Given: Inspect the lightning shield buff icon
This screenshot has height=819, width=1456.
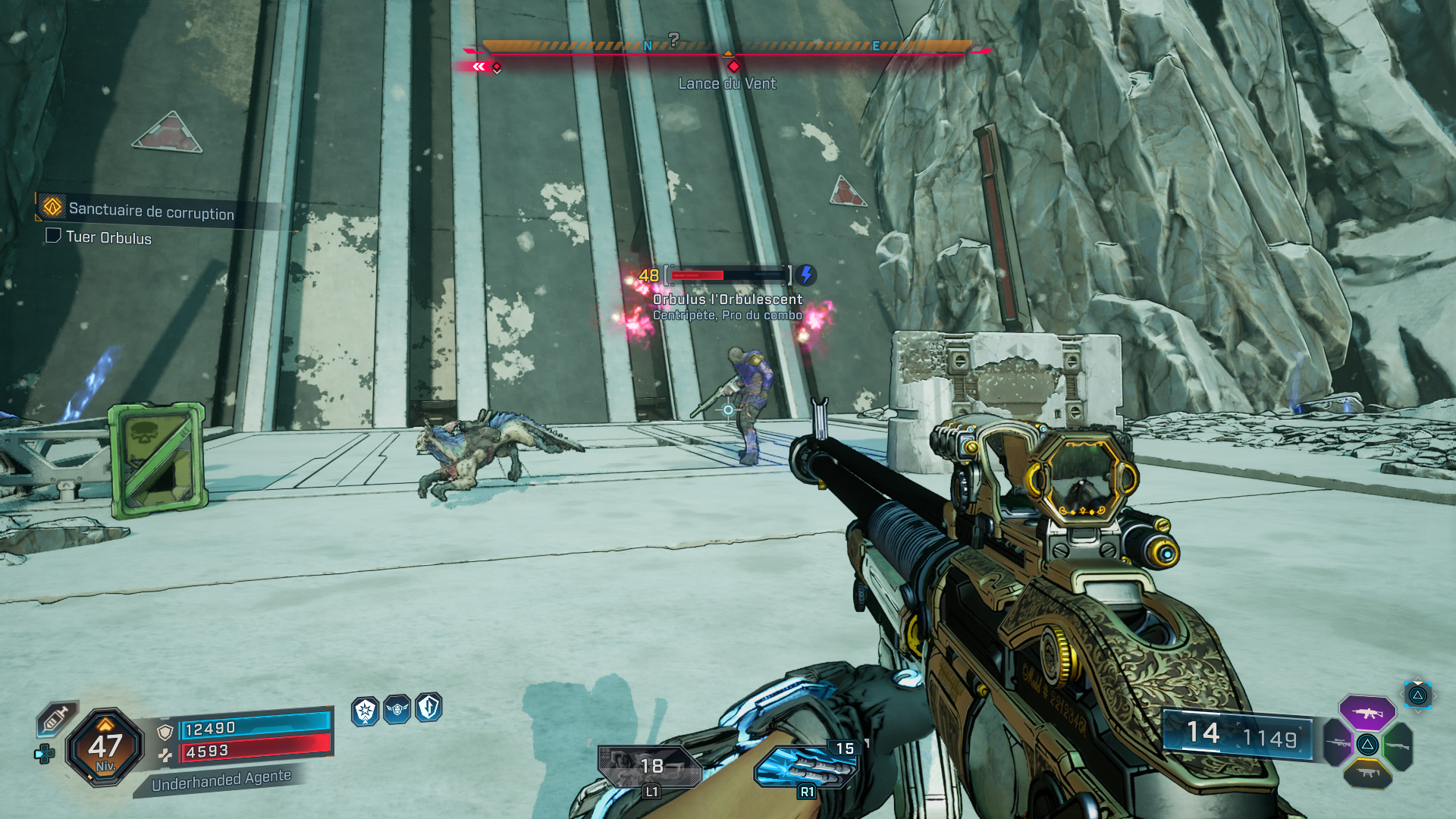Looking at the screenshot, I should (428, 708).
